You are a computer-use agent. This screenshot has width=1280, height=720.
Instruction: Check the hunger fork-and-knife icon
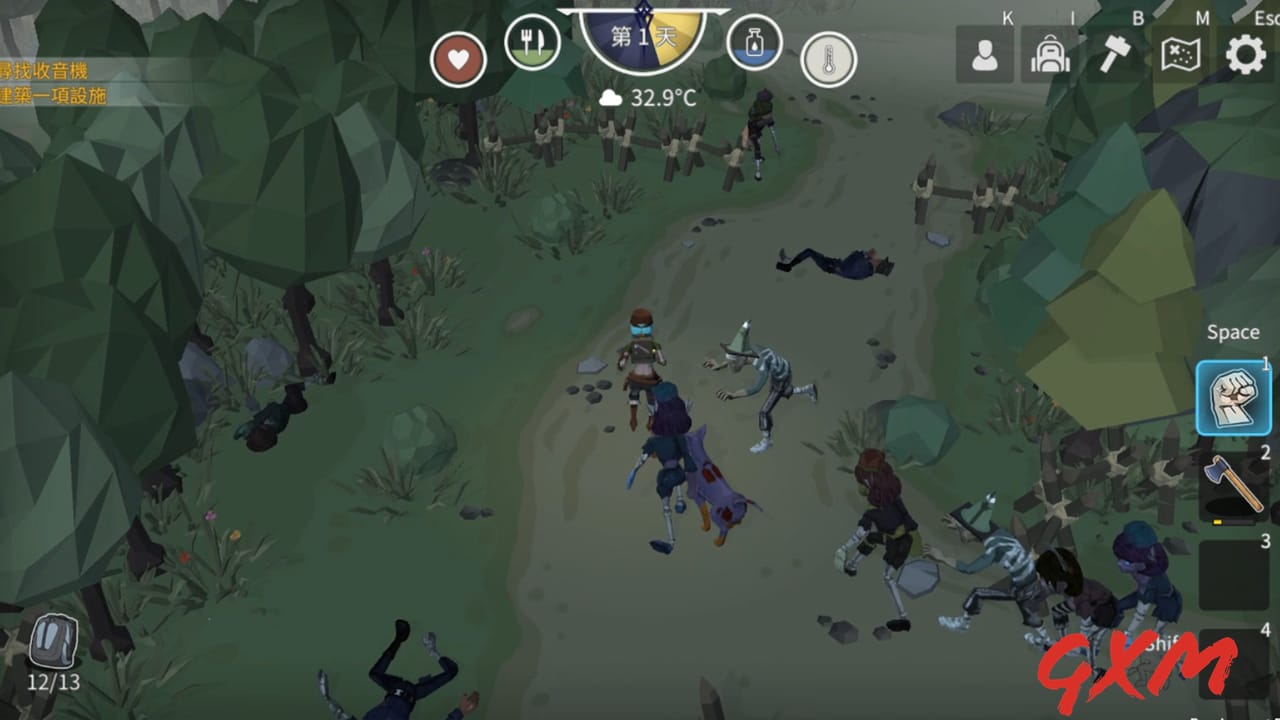(x=534, y=44)
